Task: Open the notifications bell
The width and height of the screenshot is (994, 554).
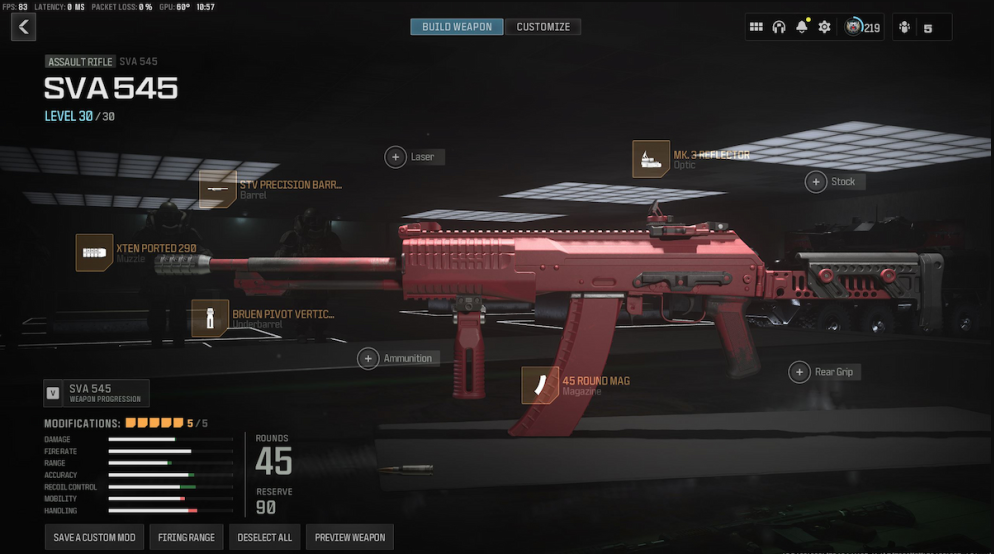Action: (801, 27)
